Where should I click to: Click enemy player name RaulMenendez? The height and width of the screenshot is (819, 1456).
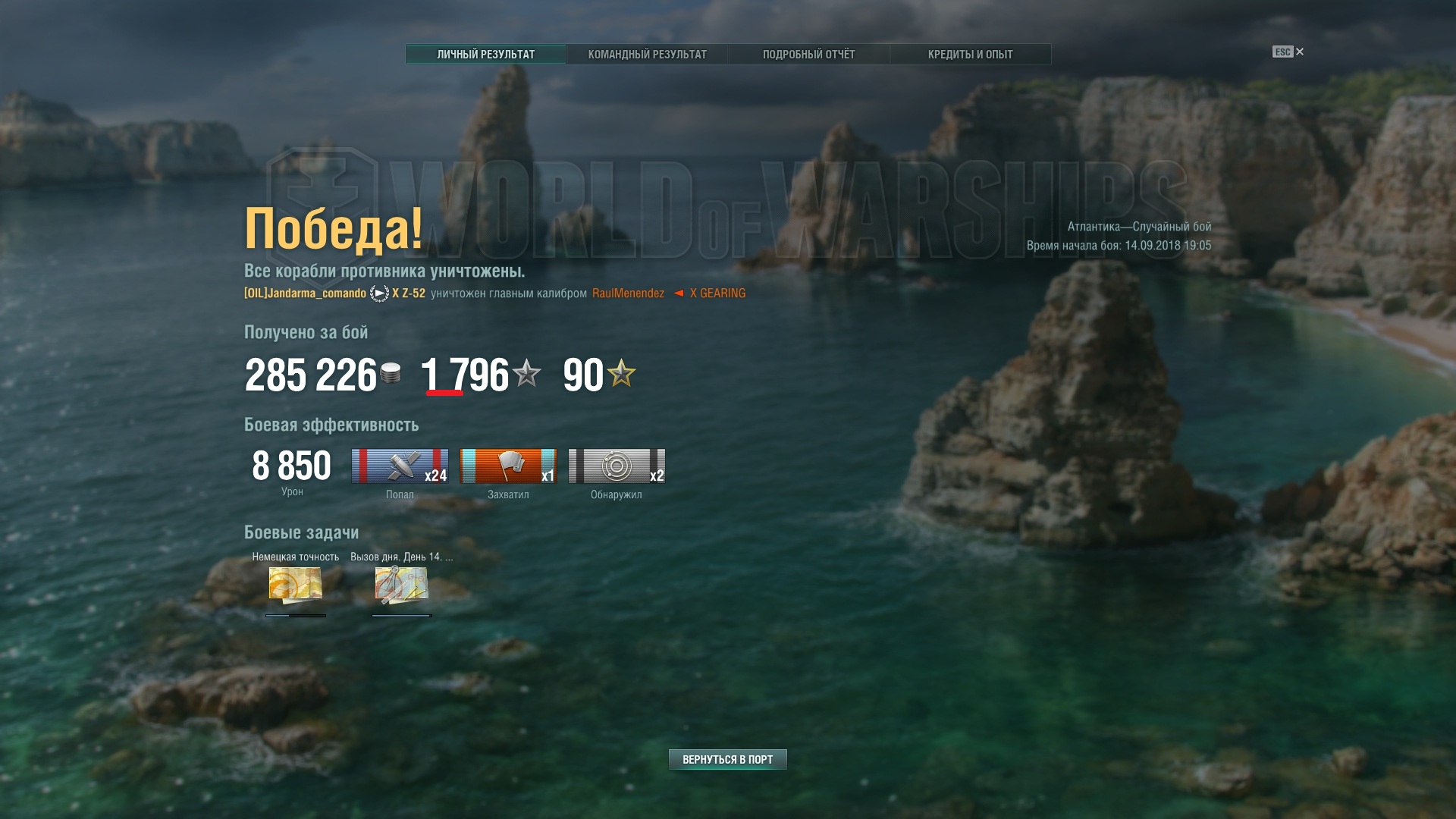pos(628,293)
